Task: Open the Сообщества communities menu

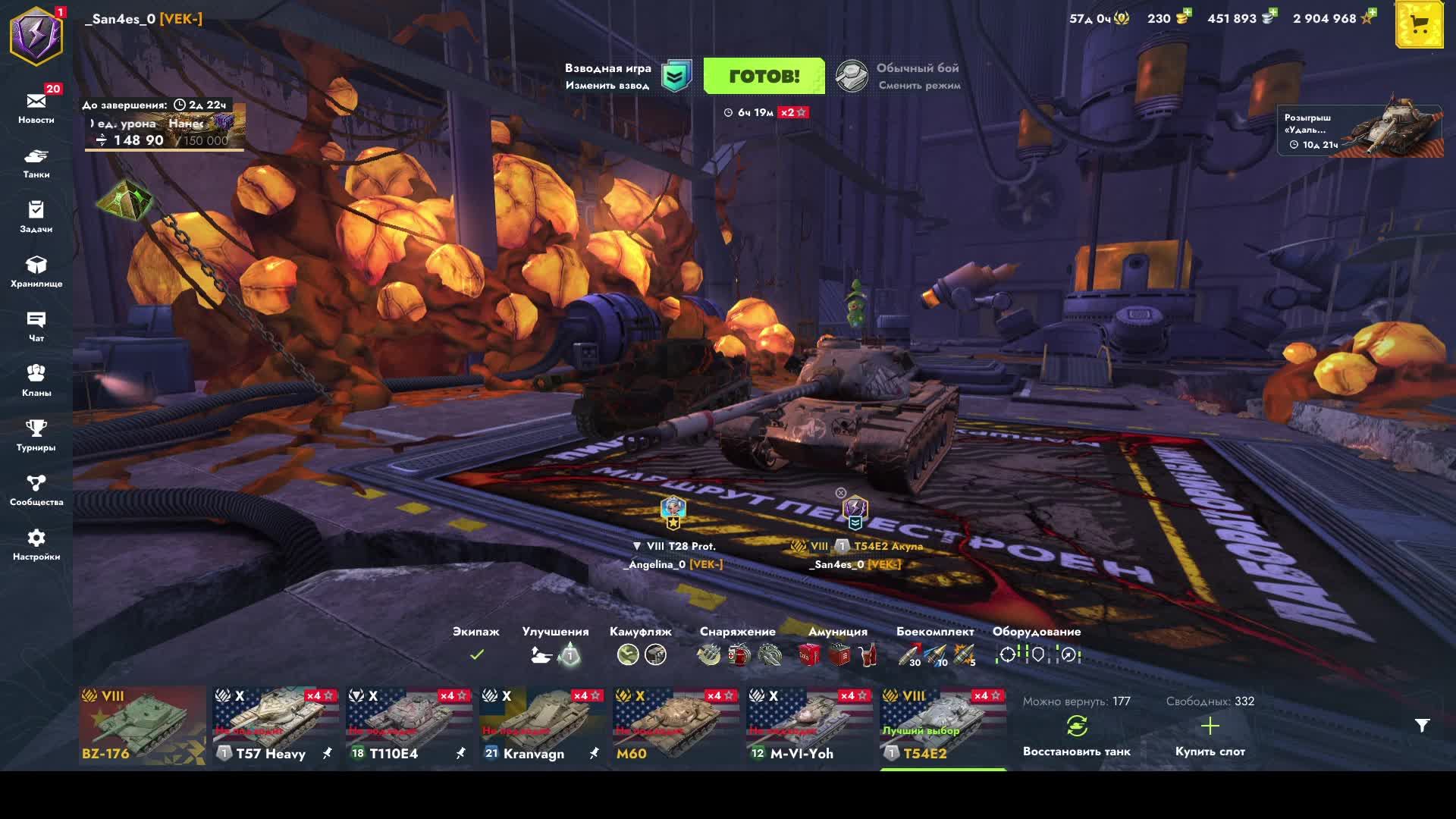Action: 36,489
